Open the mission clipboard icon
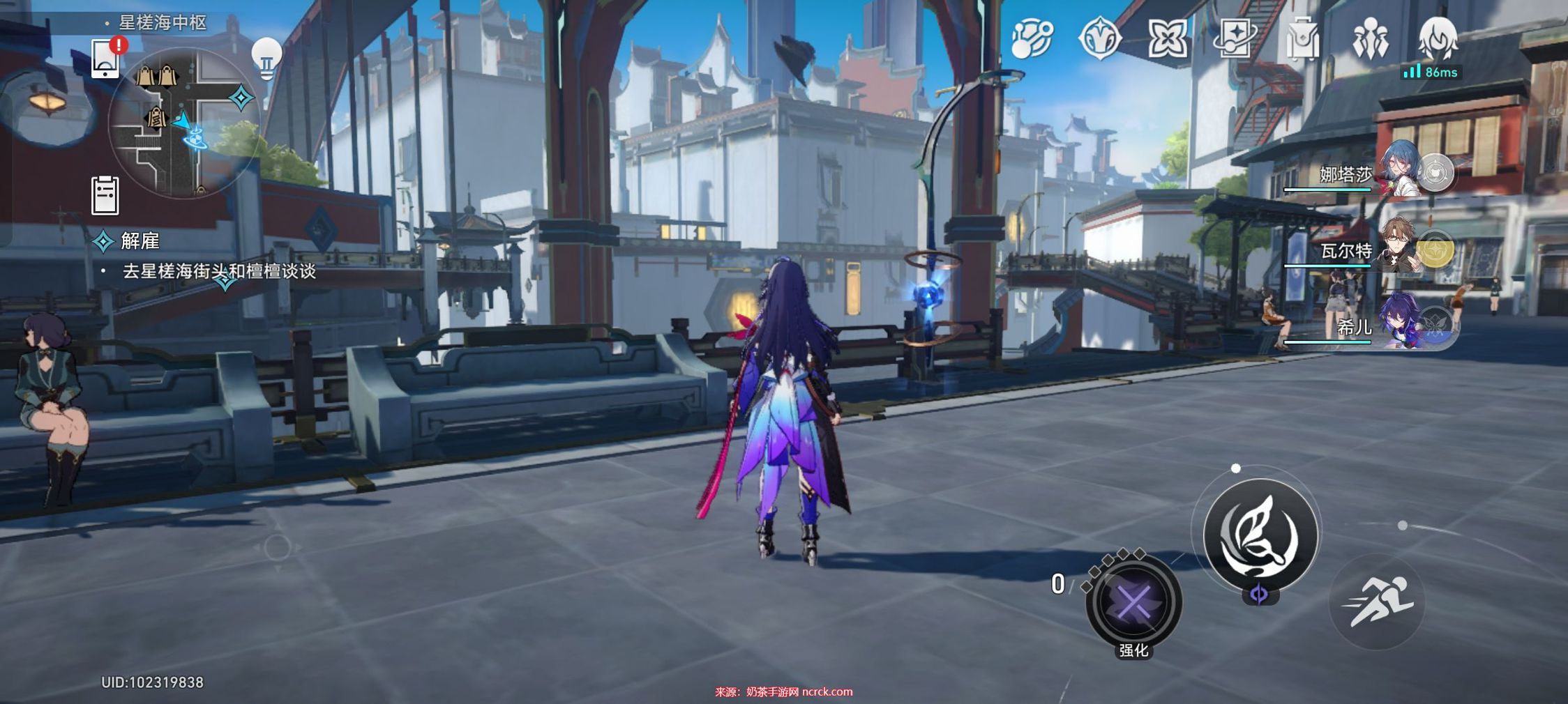The image size is (1568, 704). click(x=105, y=195)
